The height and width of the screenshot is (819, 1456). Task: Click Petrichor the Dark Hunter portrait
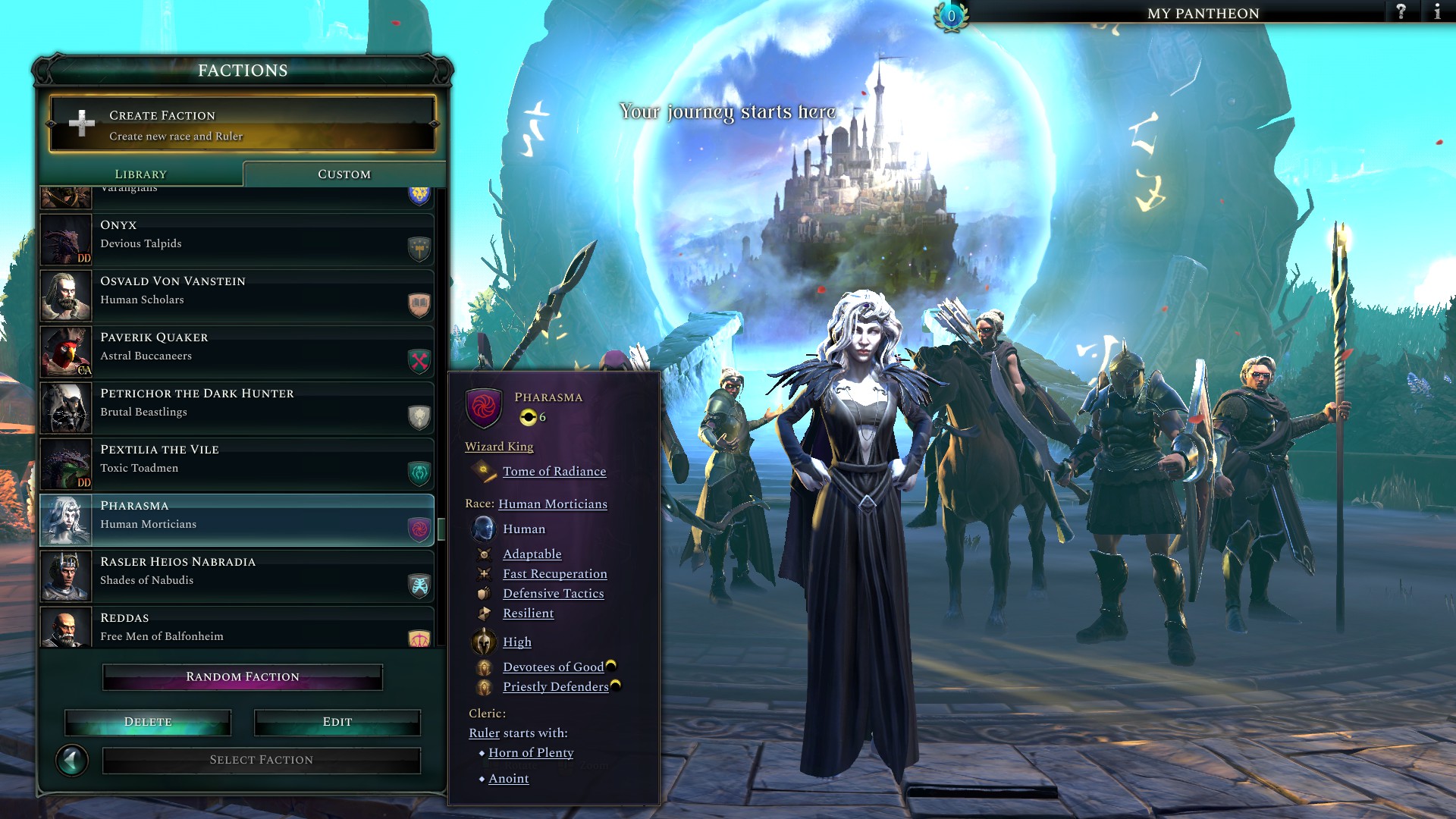coord(65,407)
